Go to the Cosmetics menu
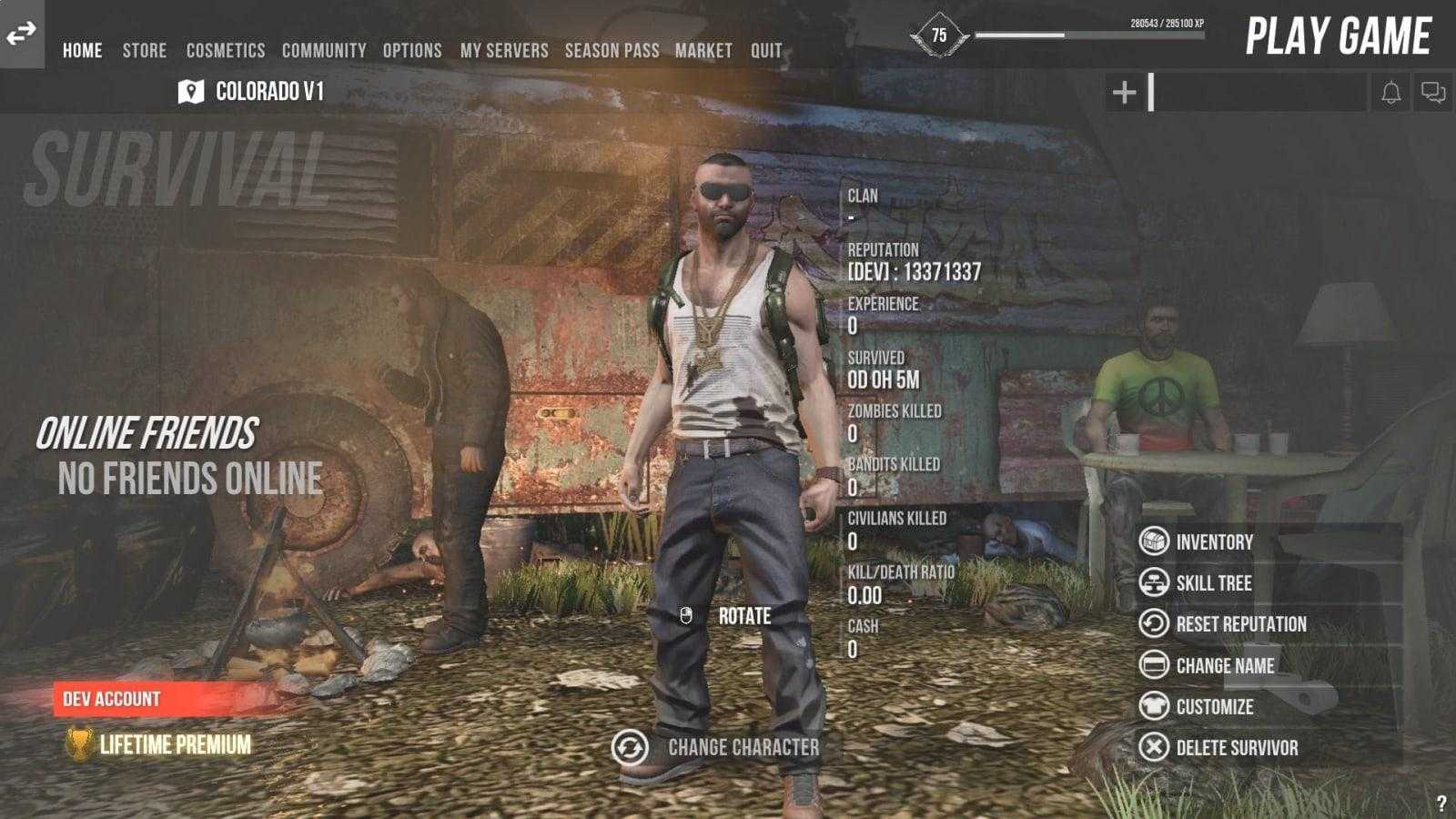The width and height of the screenshot is (1456, 819). coord(226,51)
